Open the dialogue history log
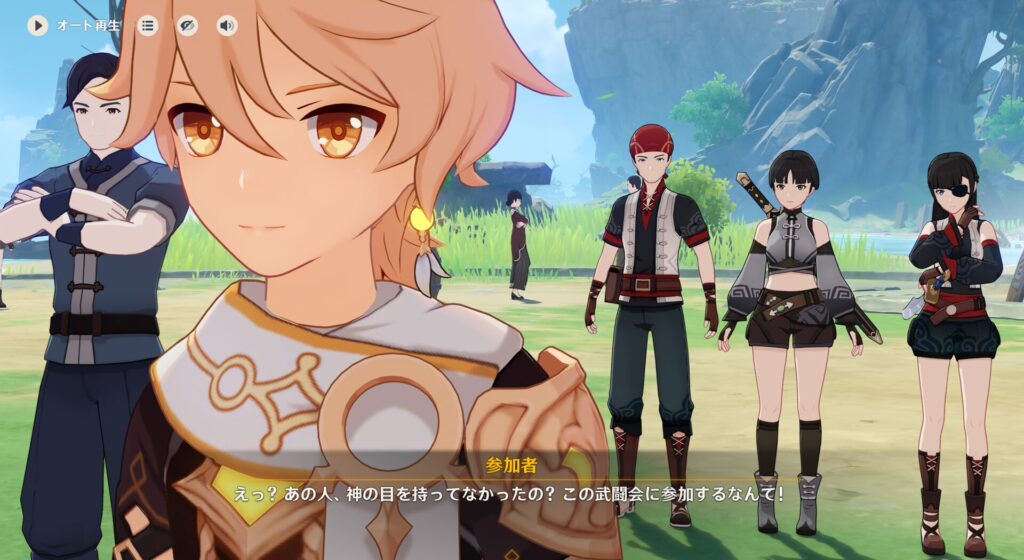The image size is (1024, 560). pyautogui.click(x=148, y=26)
